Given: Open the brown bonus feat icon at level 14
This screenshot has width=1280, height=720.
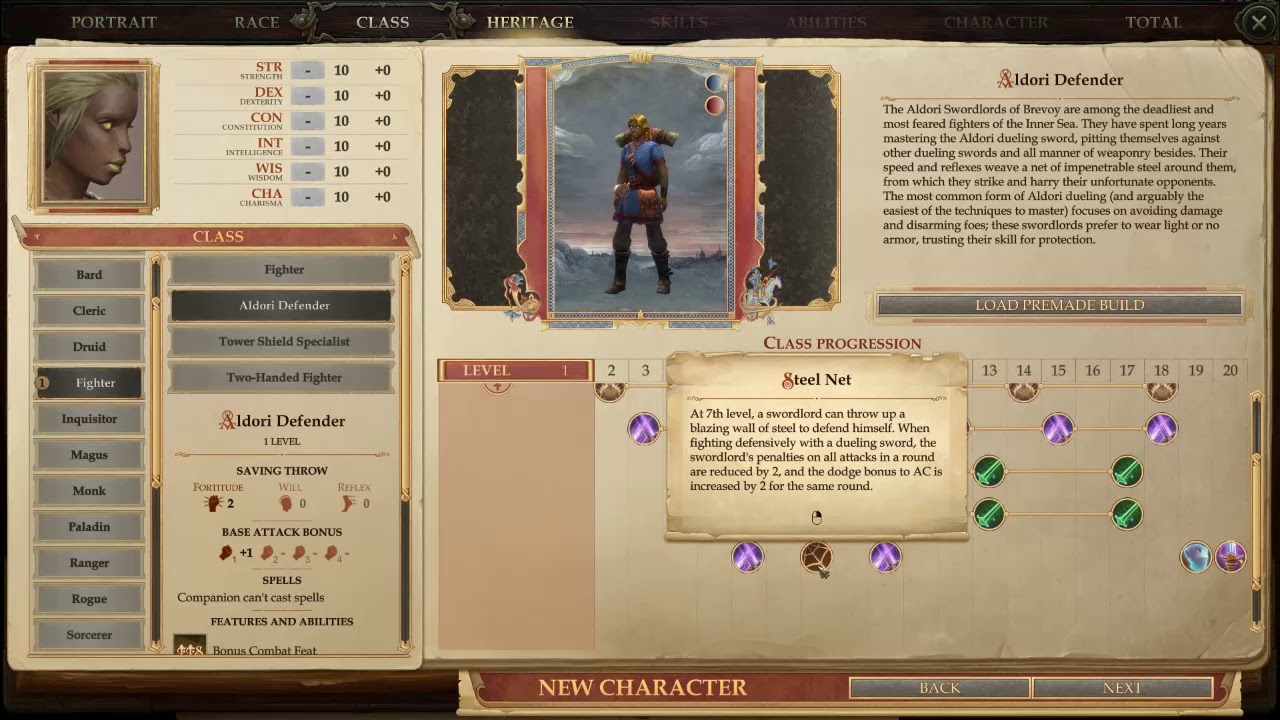Looking at the screenshot, I should tap(1023, 390).
